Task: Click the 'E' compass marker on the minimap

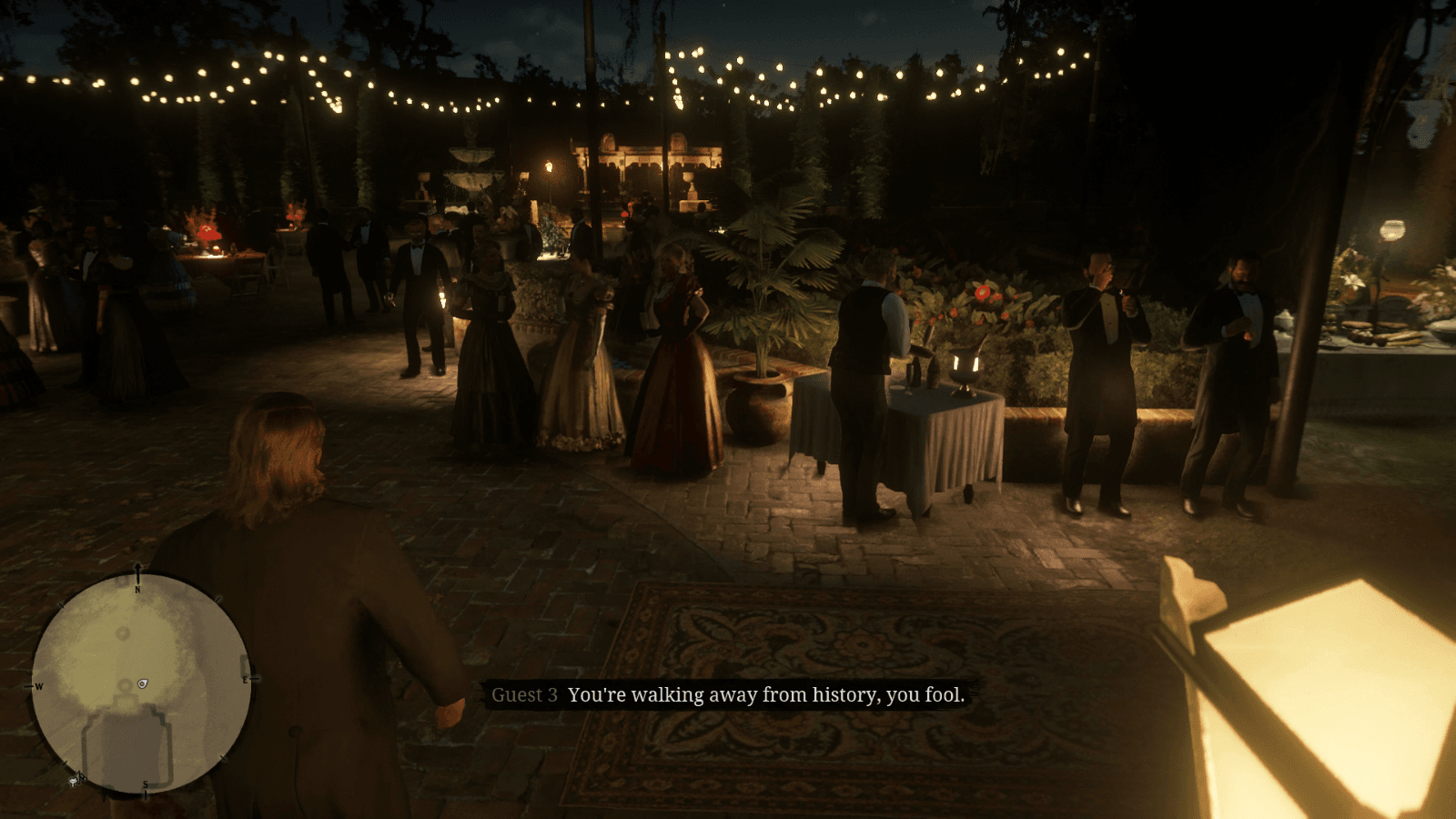Action: click(244, 679)
